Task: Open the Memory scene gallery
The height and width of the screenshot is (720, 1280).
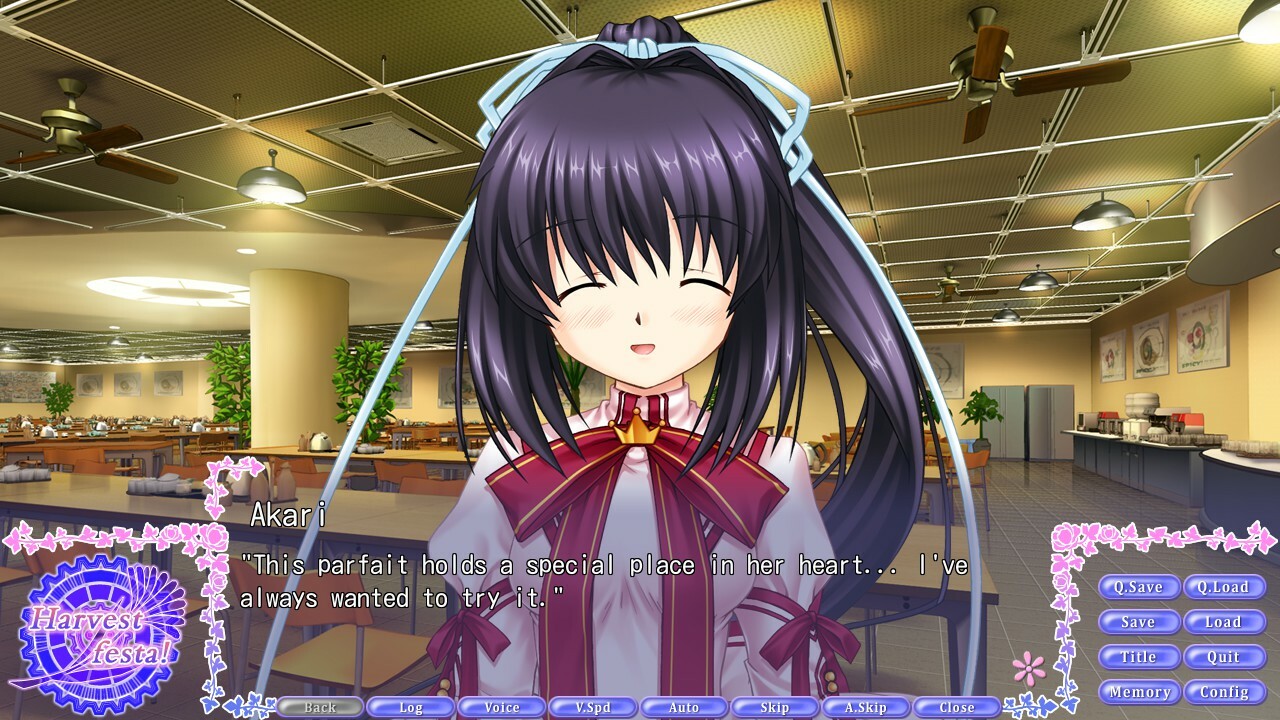Action: [1141, 691]
